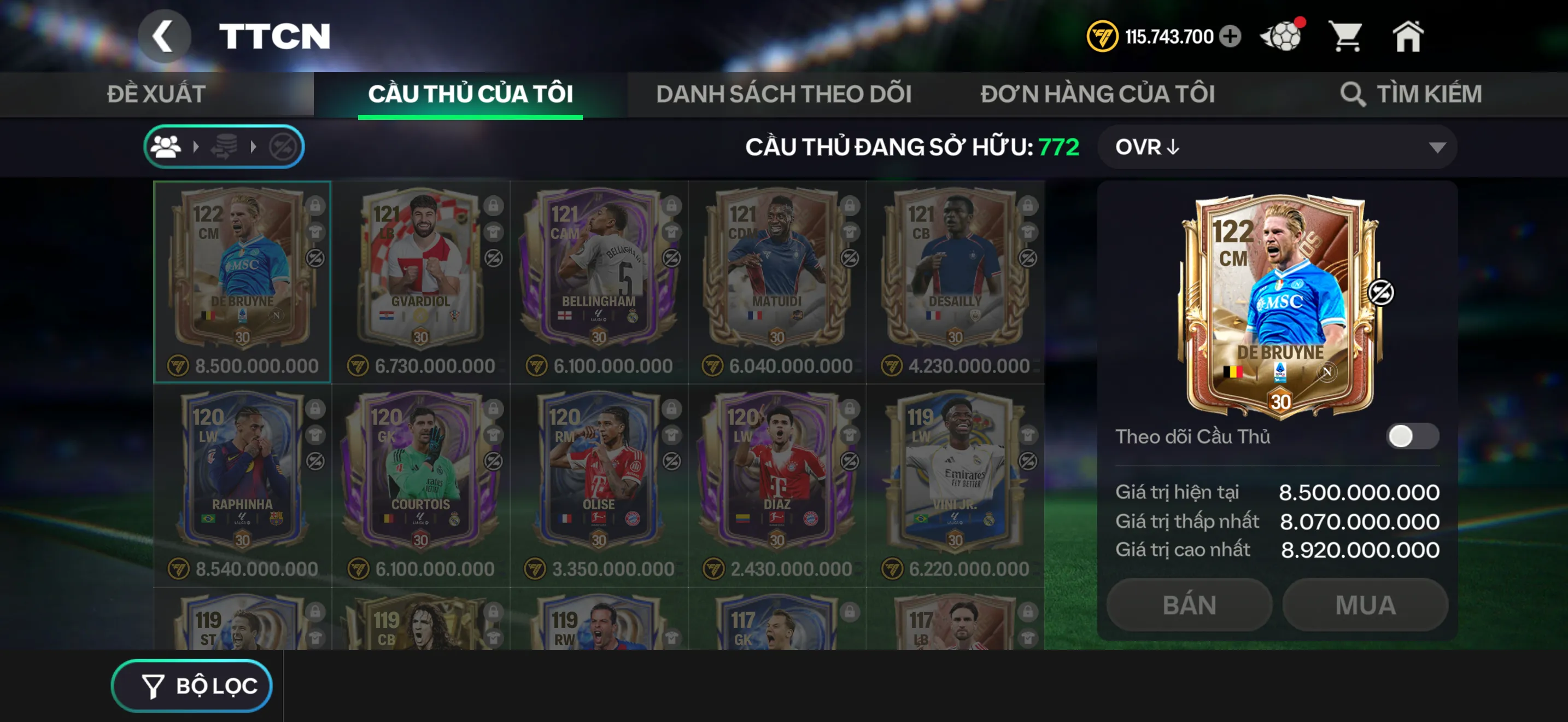
Task: Open the search magnifier beside TÌM KIẾM
Action: (x=1354, y=95)
